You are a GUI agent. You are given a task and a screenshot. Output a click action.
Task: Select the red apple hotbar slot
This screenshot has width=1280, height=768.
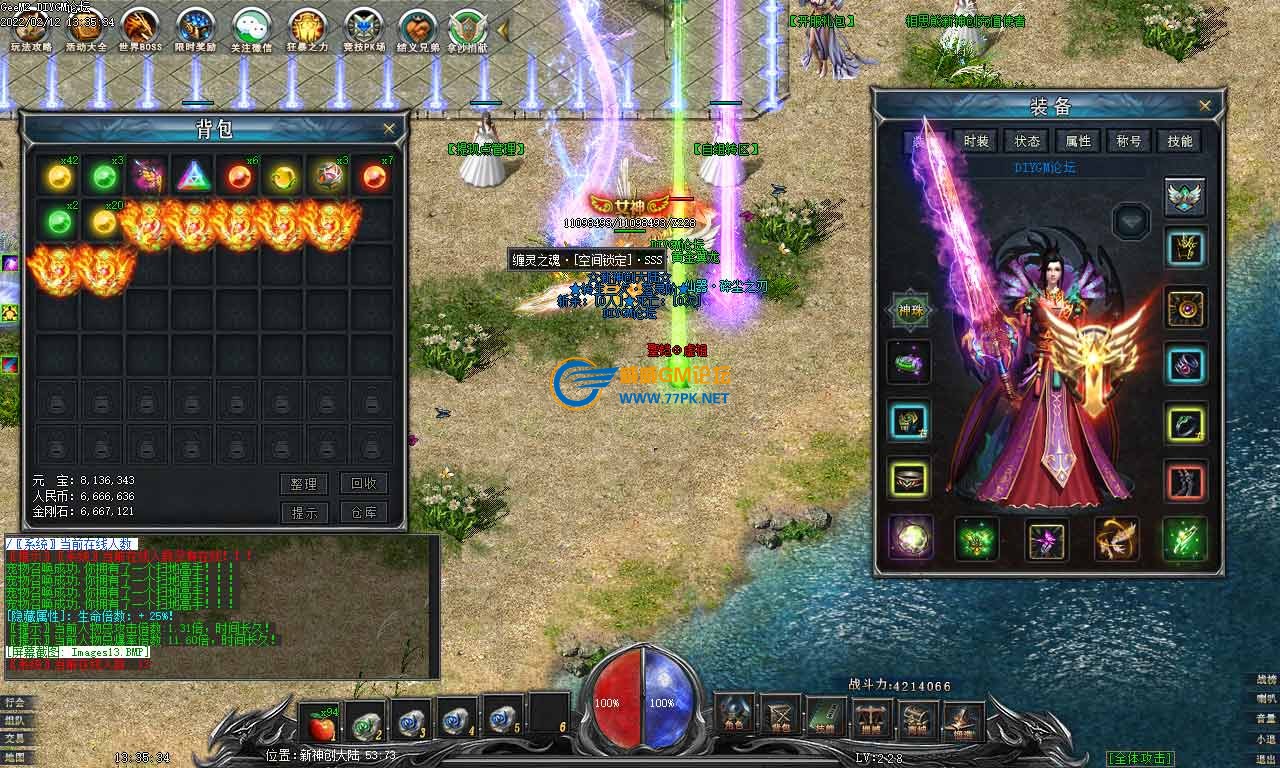[318, 720]
